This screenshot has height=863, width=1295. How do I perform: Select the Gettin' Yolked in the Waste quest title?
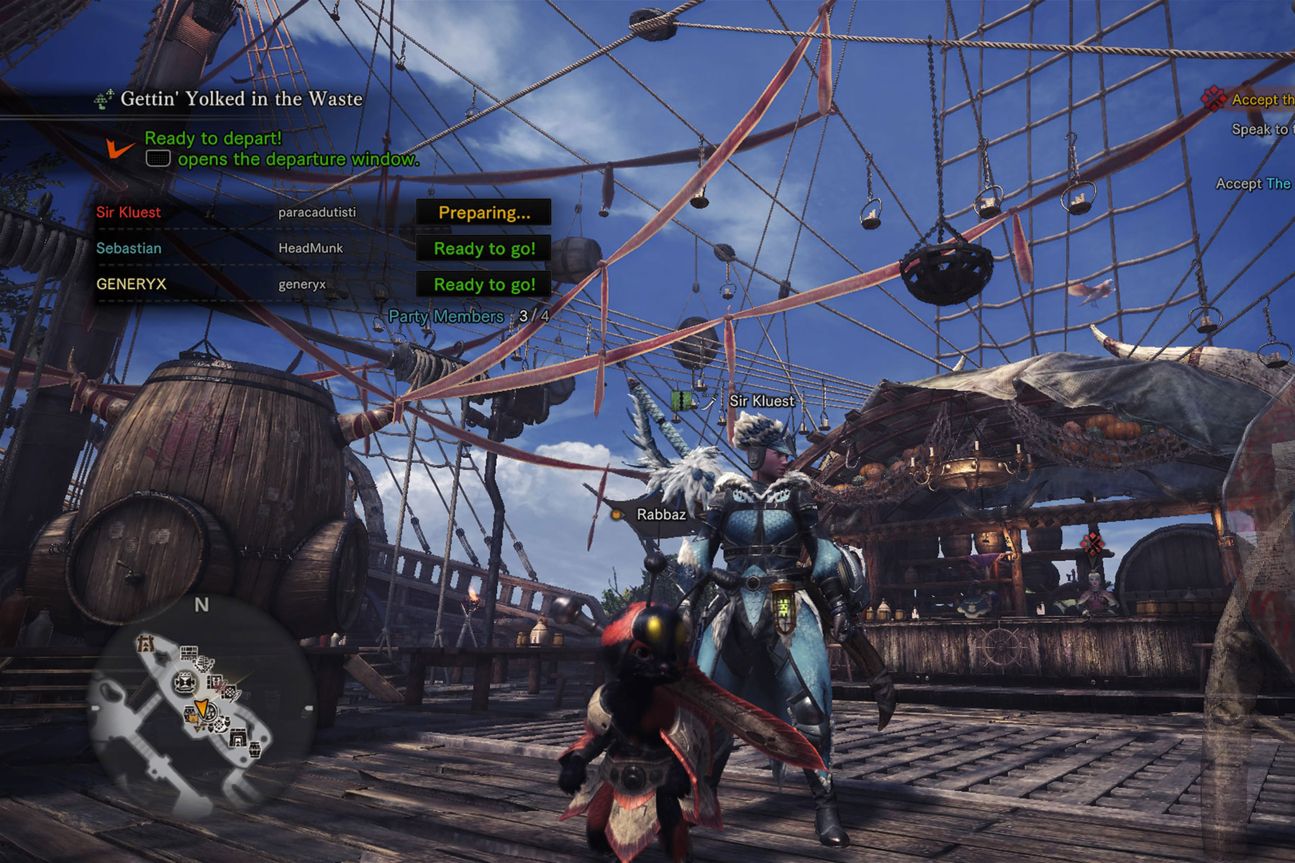[x=240, y=99]
